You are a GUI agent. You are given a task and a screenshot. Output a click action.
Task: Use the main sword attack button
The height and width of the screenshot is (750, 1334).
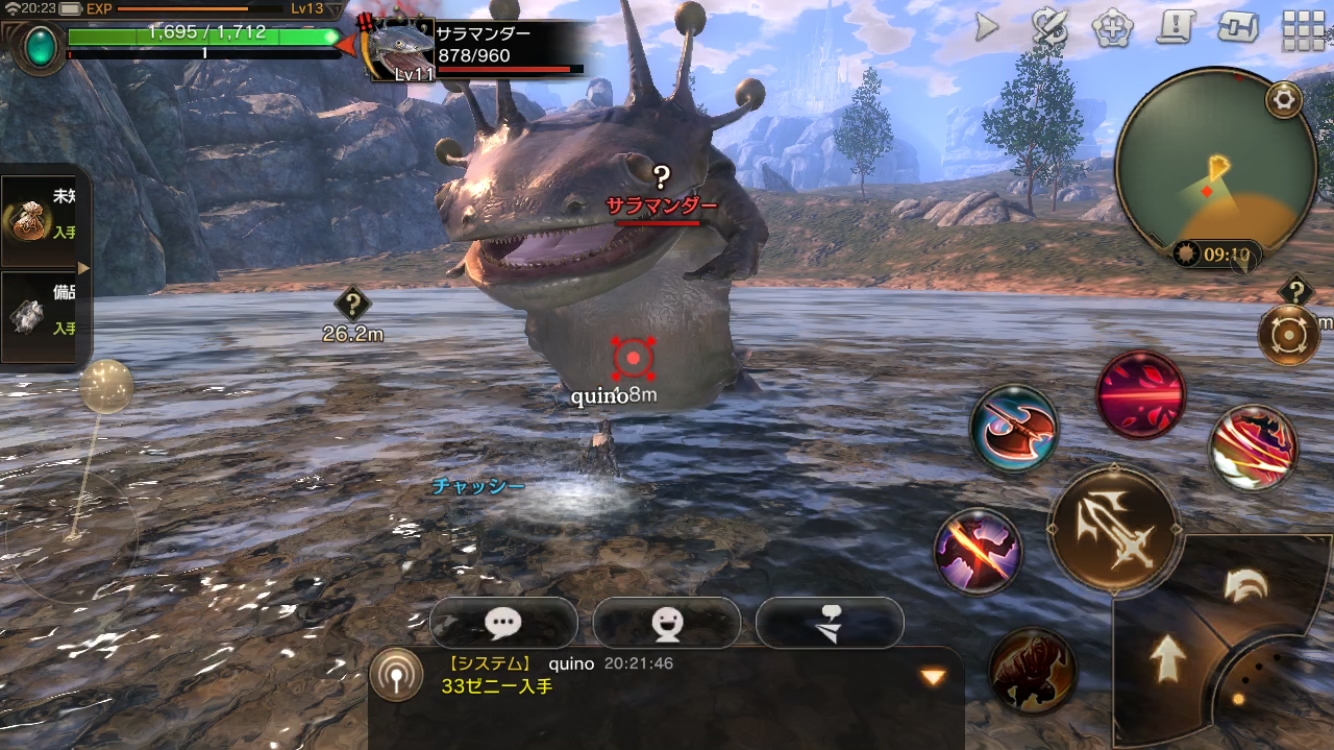pyautogui.click(x=1114, y=529)
